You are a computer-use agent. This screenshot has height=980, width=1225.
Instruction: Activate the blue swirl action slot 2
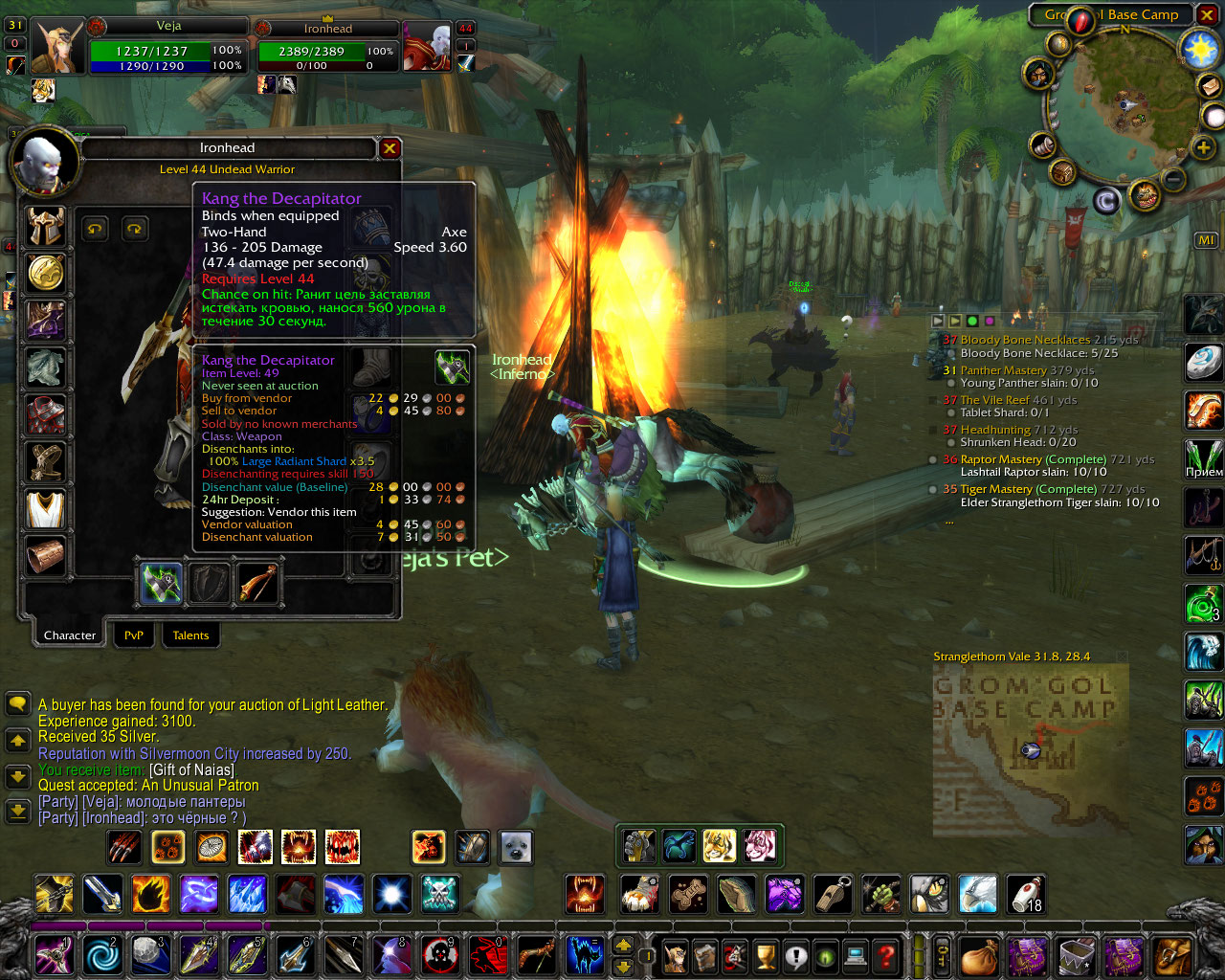click(x=102, y=955)
